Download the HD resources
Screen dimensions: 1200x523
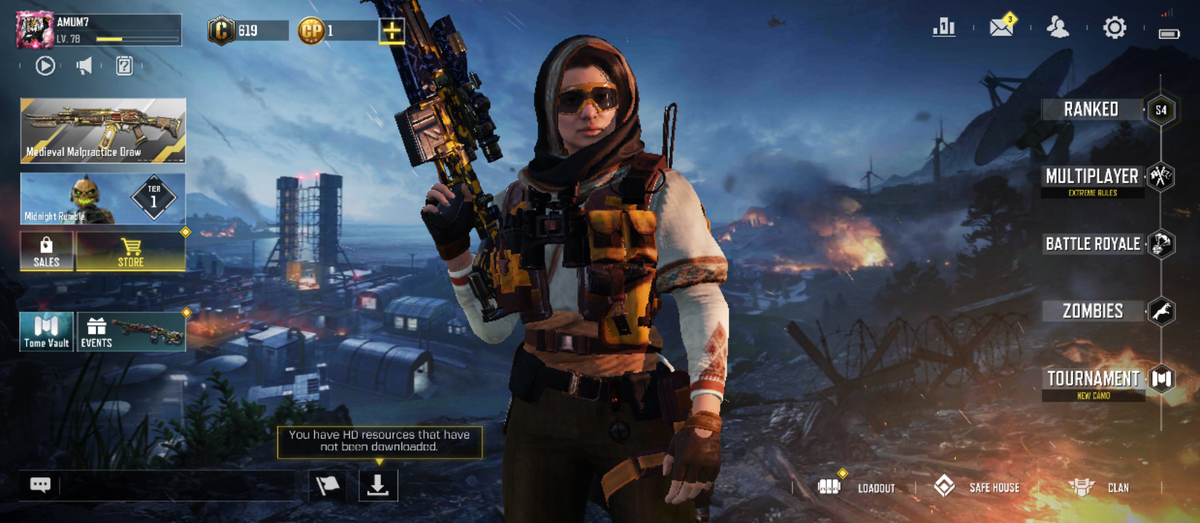pyautogui.click(x=378, y=486)
